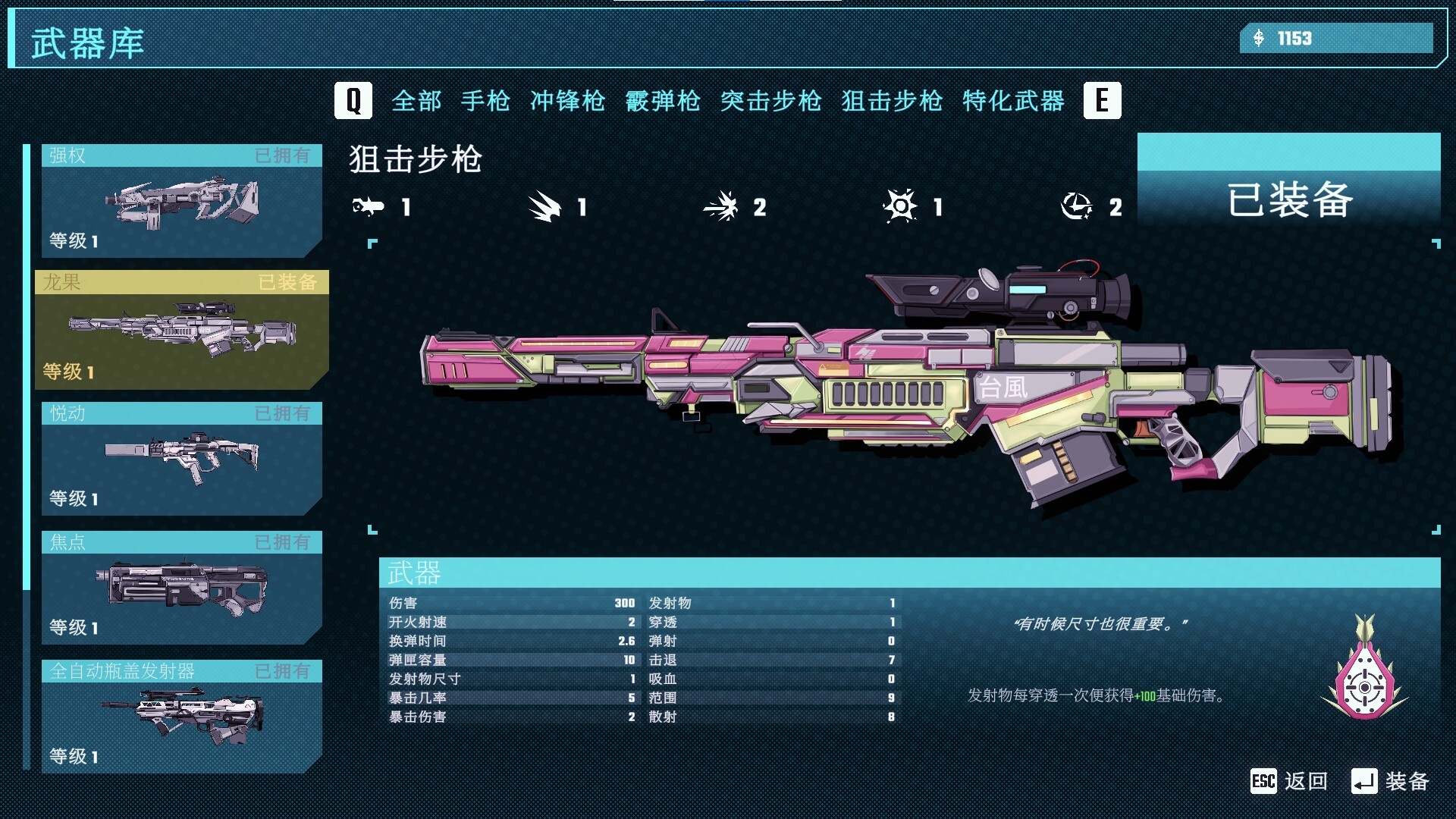Click the clock stat icon showing 2

1081,207
